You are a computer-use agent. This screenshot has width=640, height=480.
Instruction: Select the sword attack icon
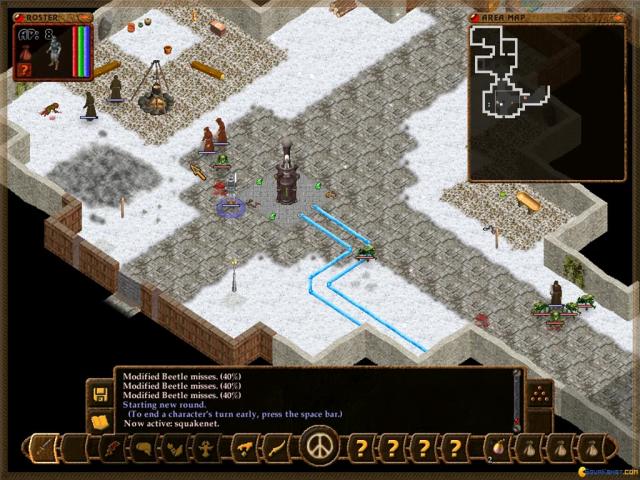(x=43, y=446)
